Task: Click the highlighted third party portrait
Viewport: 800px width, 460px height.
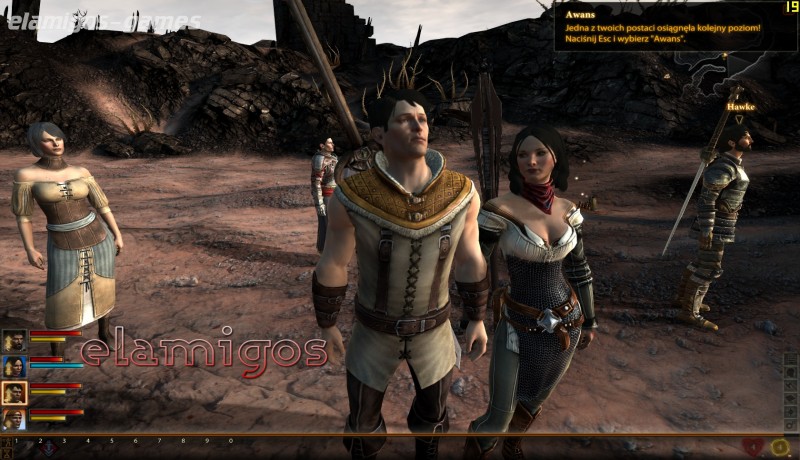Action: (x=14, y=393)
